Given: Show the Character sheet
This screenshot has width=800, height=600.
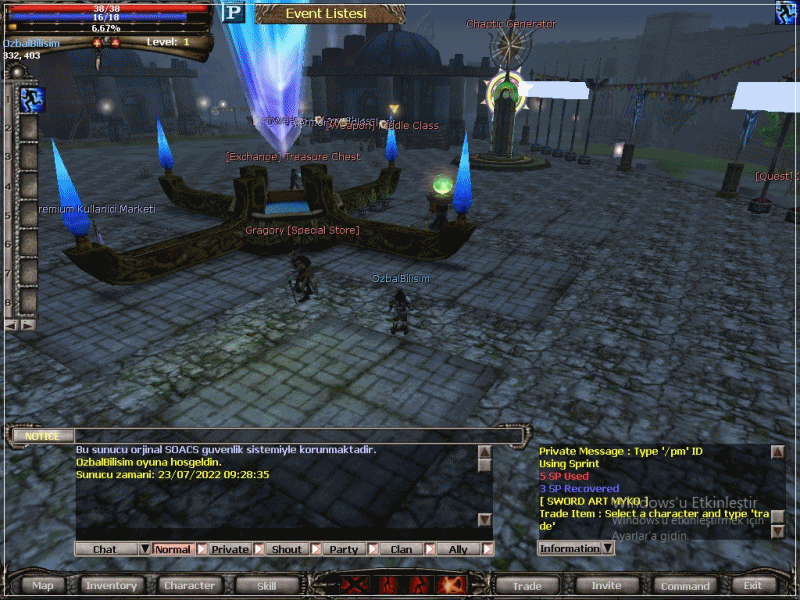Looking at the screenshot, I should pos(189,585).
